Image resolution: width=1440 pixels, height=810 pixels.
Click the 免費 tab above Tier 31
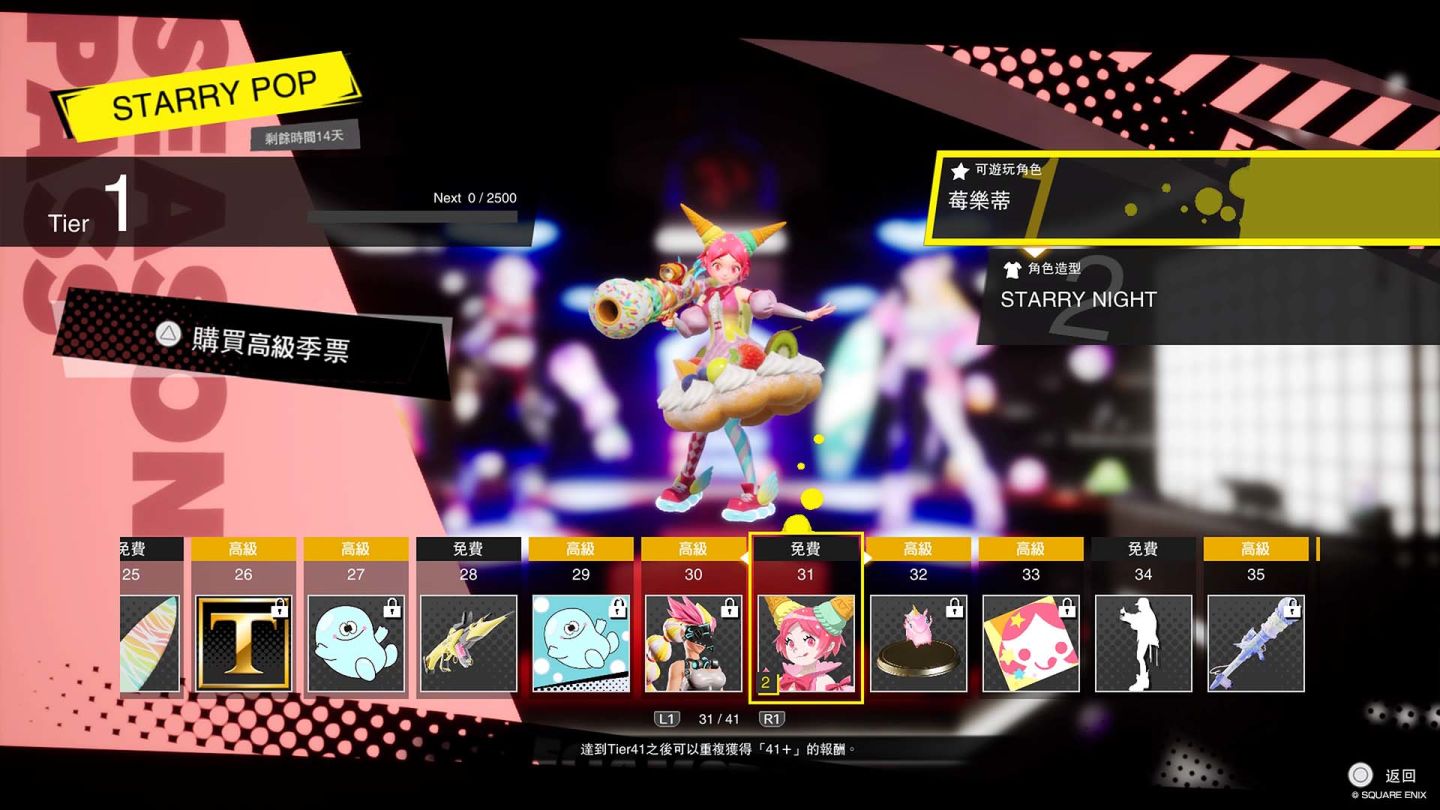click(x=806, y=548)
